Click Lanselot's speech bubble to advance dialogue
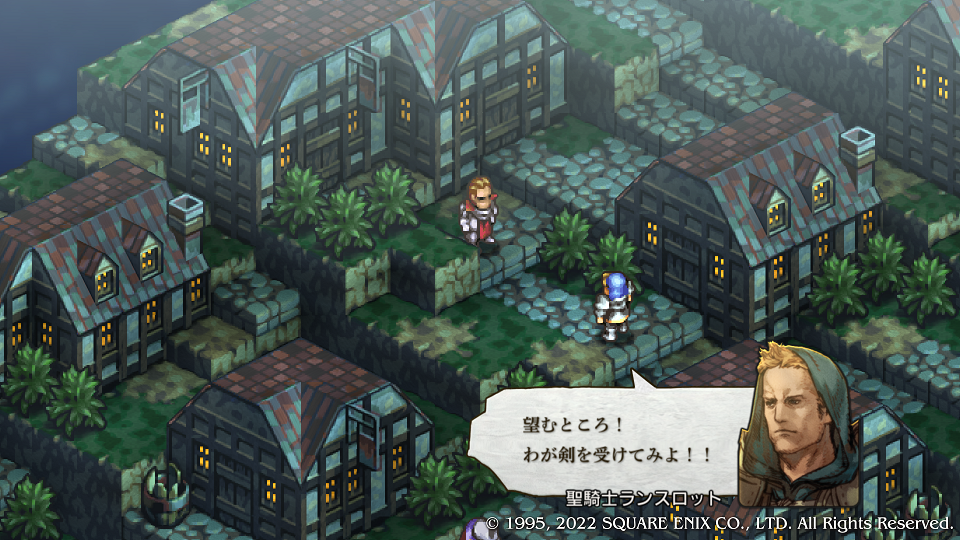 (x=608, y=438)
